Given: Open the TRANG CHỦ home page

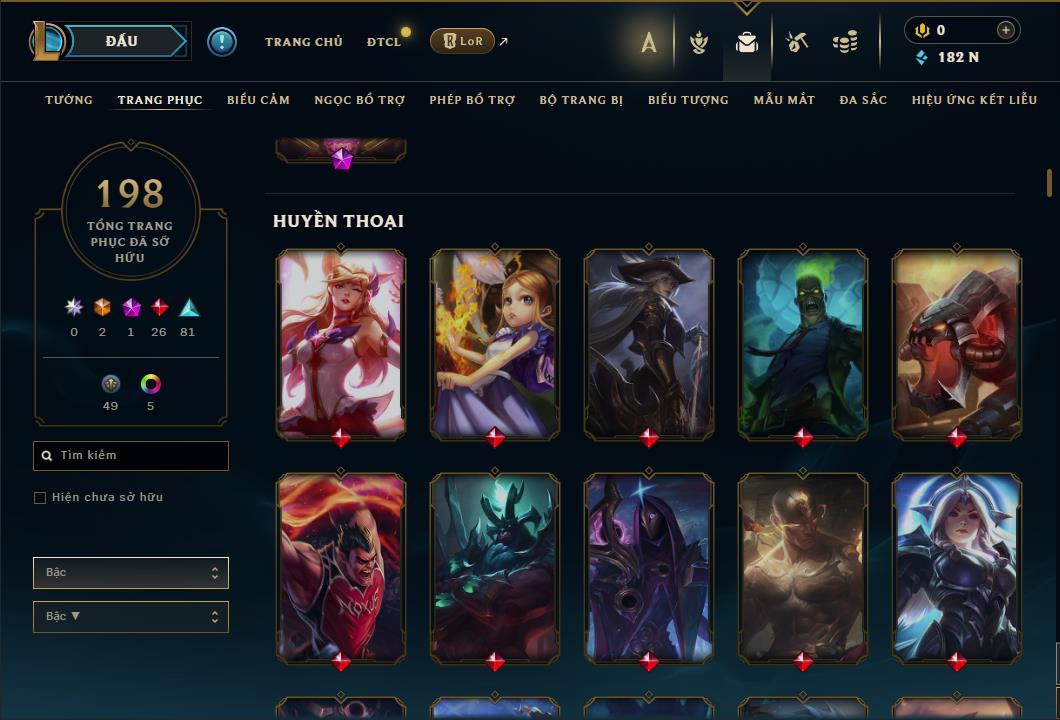Looking at the screenshot, I should tap(303, 42).
